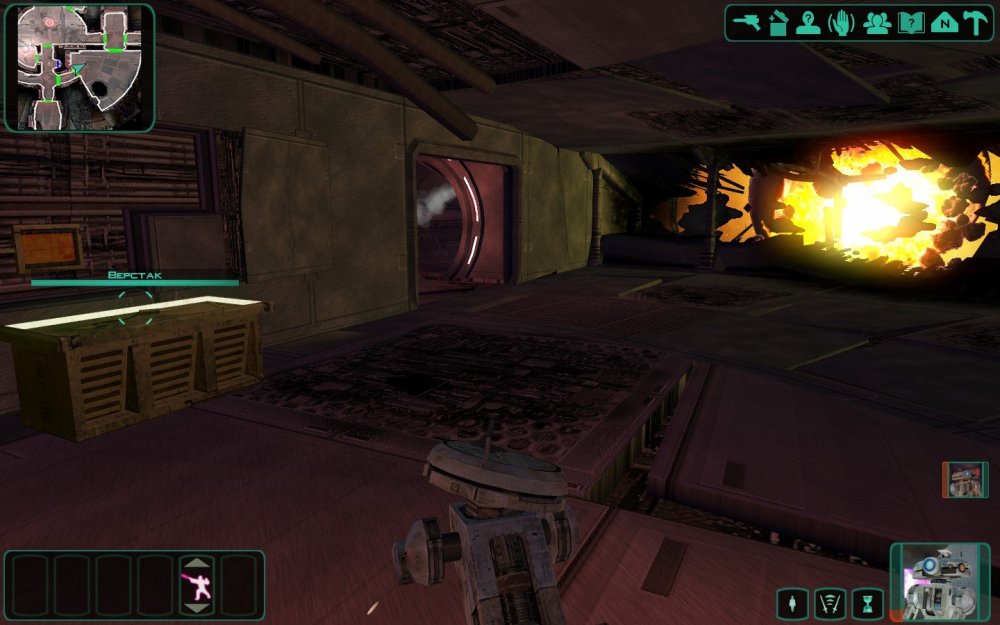Open the journal via the book icon
Image resolution: width=1000 pixels, height=625 pixels.
coord(910,23)
